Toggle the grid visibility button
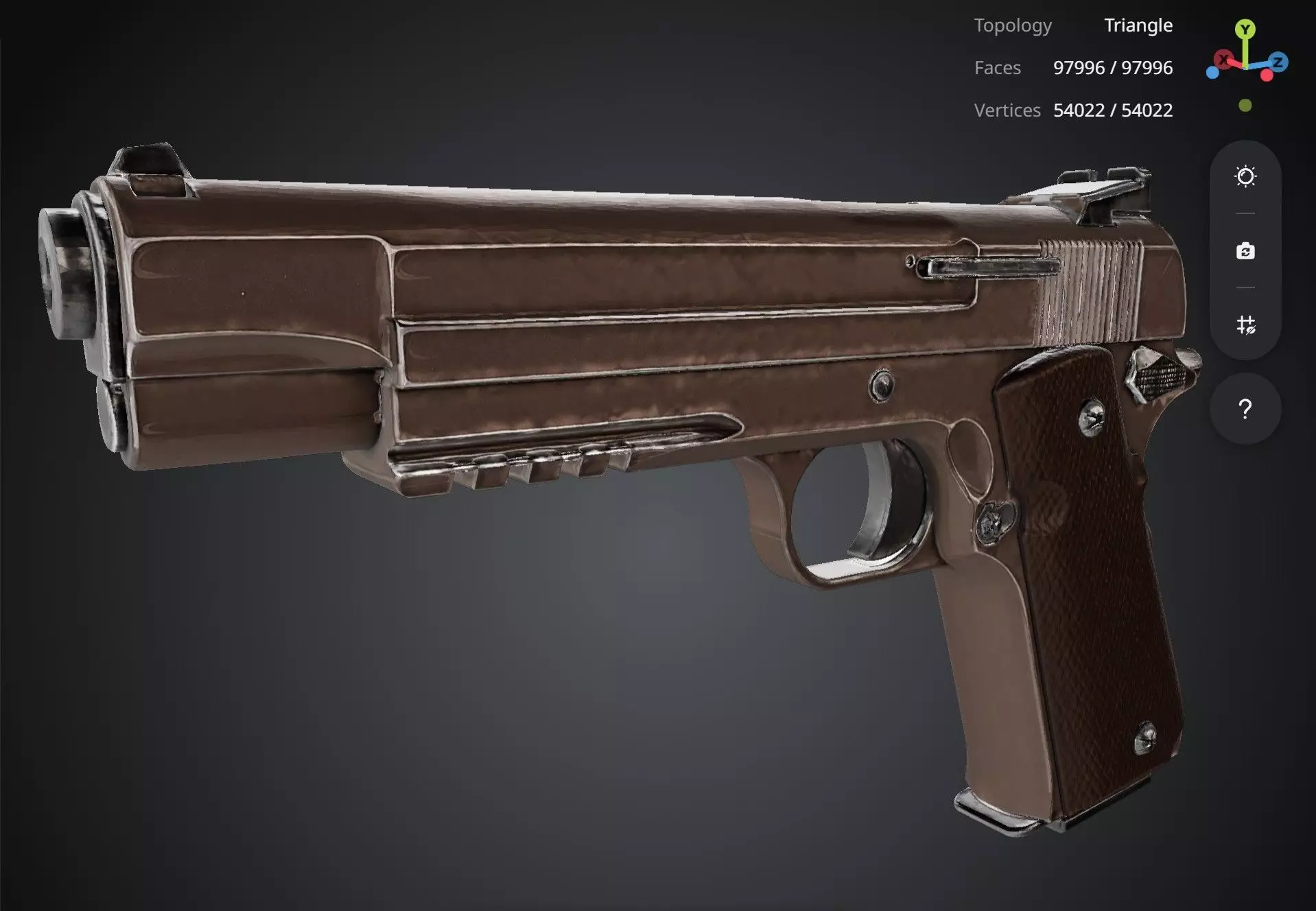The width and height of the screenshot is (1316, 911). coord(1245,324)
